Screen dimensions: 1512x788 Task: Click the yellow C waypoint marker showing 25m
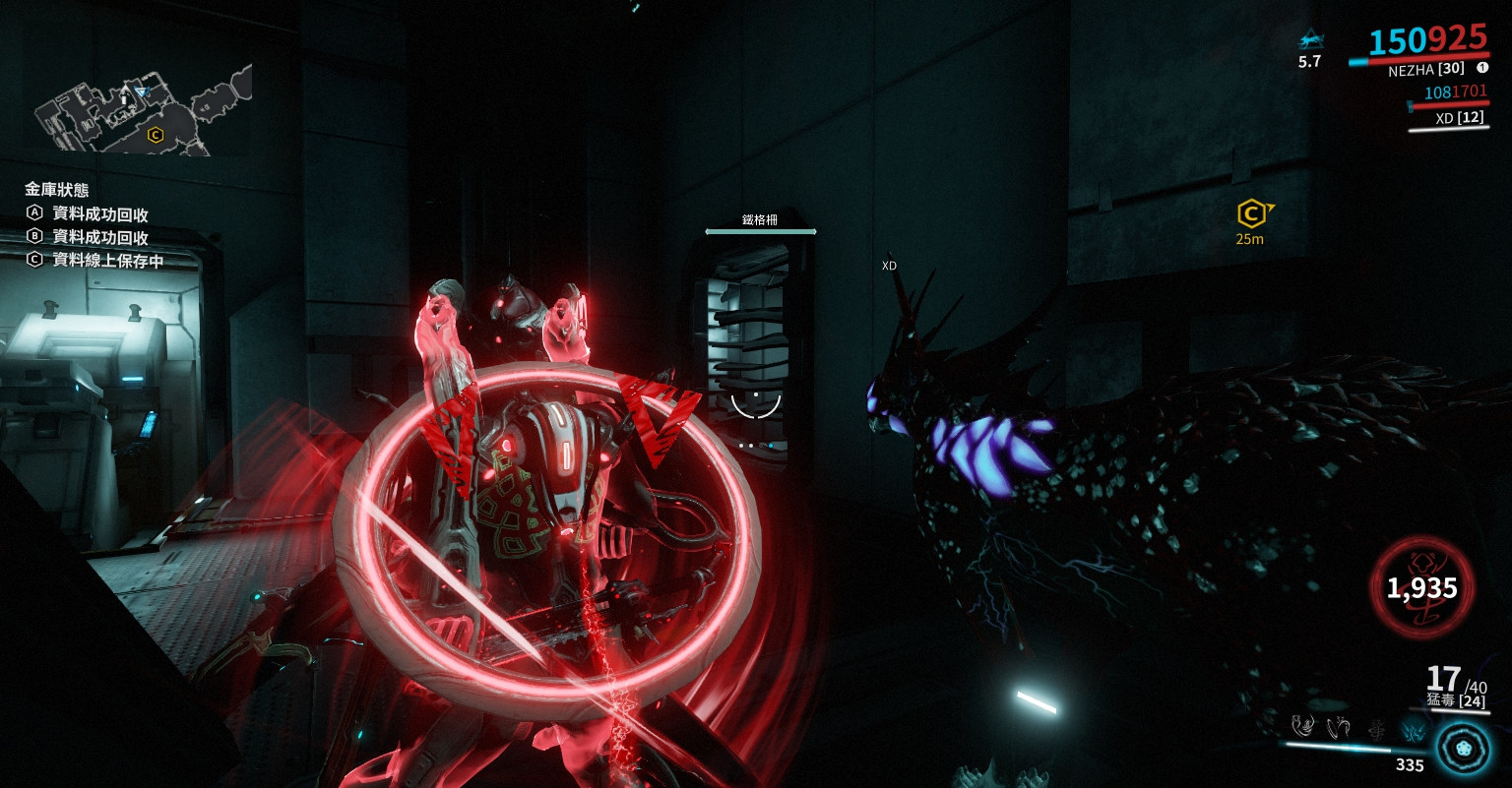(x=1250, y=212)
